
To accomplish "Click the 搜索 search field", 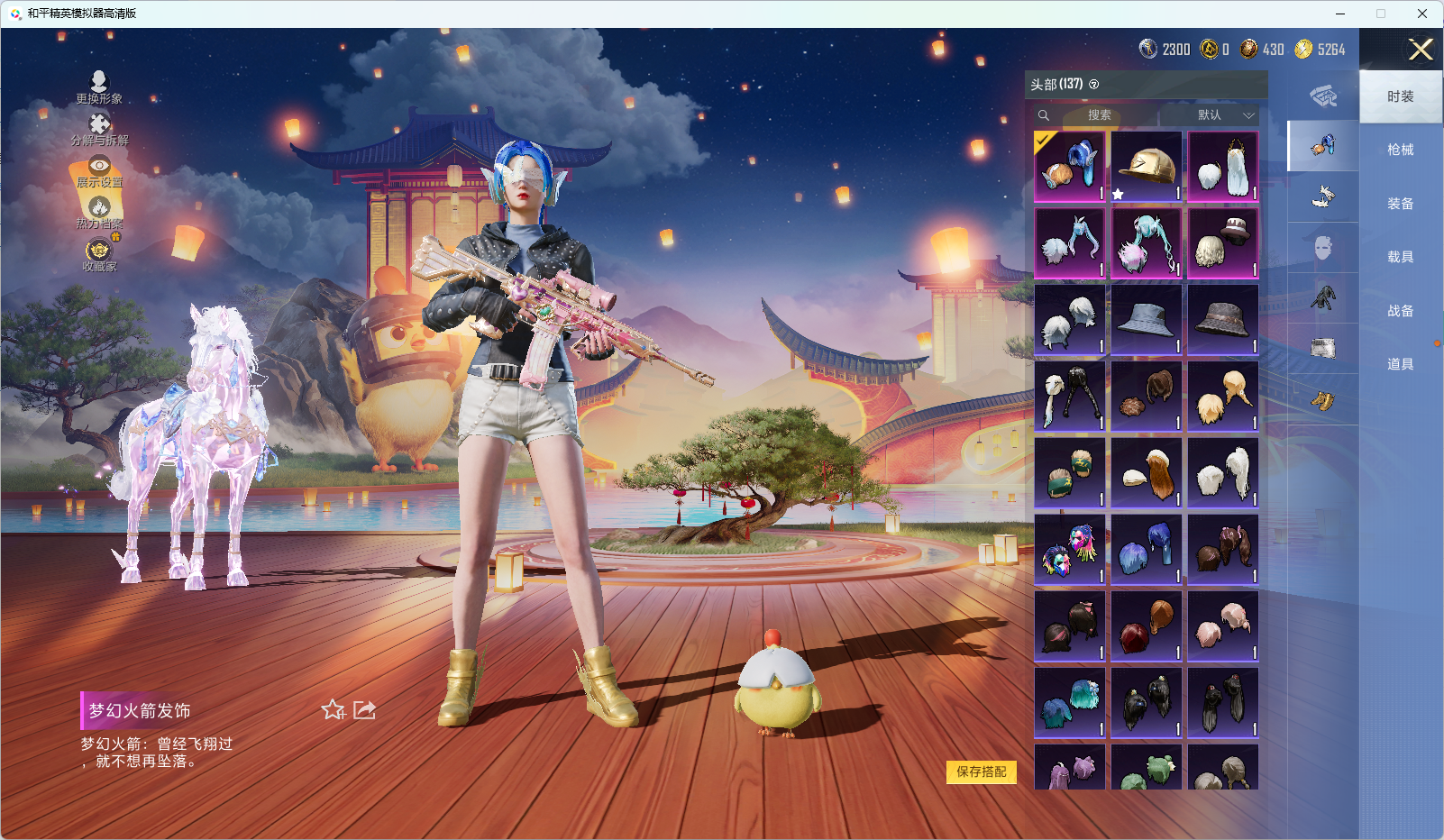I will coord(1100,115).
